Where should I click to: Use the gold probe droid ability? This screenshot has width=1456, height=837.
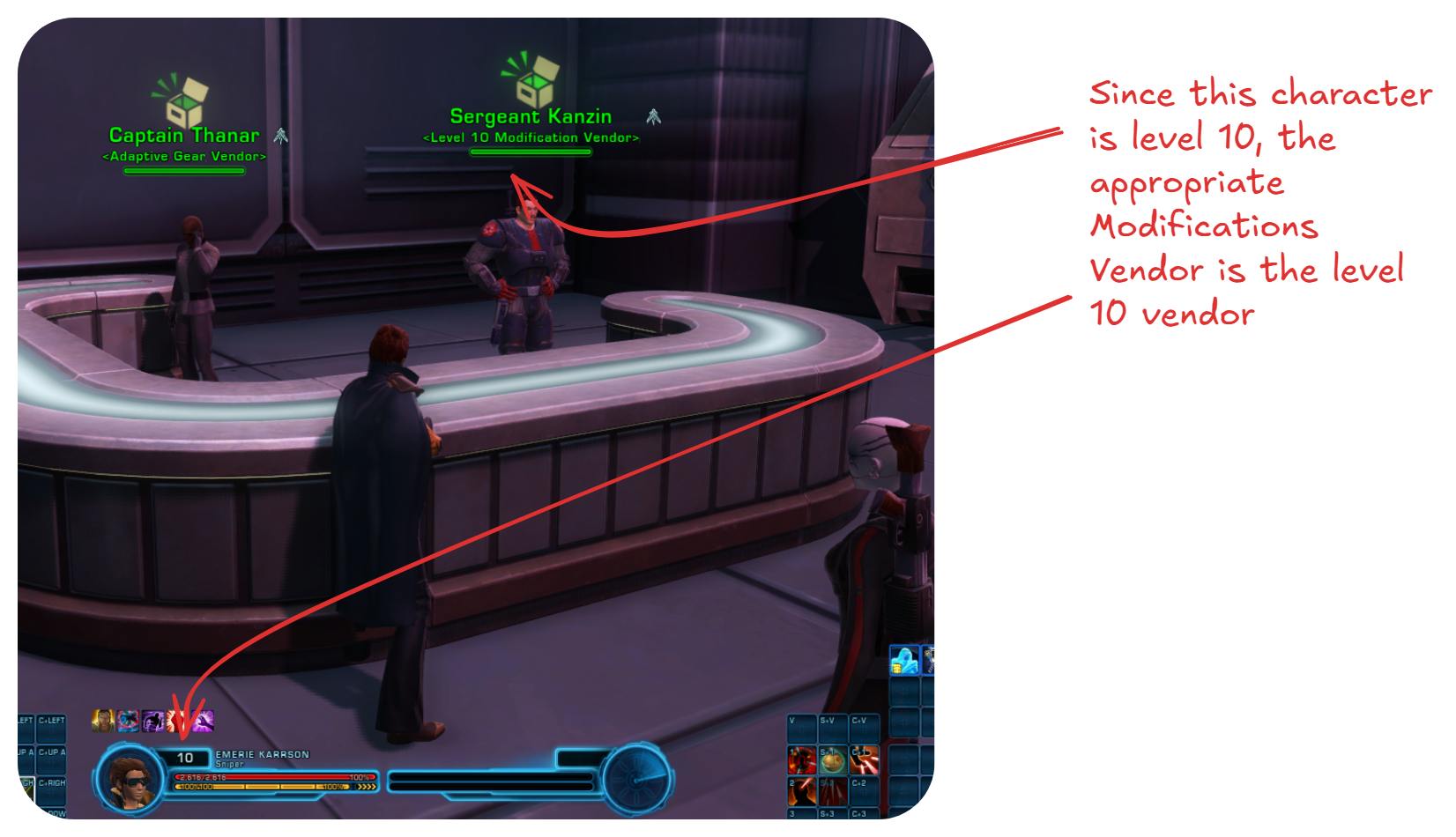click(833, 759)
